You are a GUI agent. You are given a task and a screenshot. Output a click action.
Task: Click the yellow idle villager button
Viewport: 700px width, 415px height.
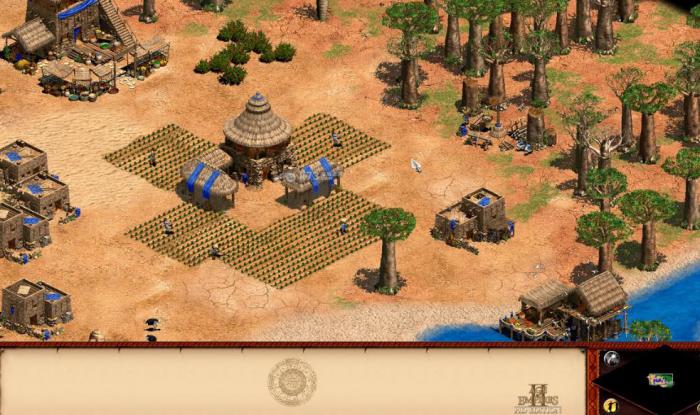point(610,405)
